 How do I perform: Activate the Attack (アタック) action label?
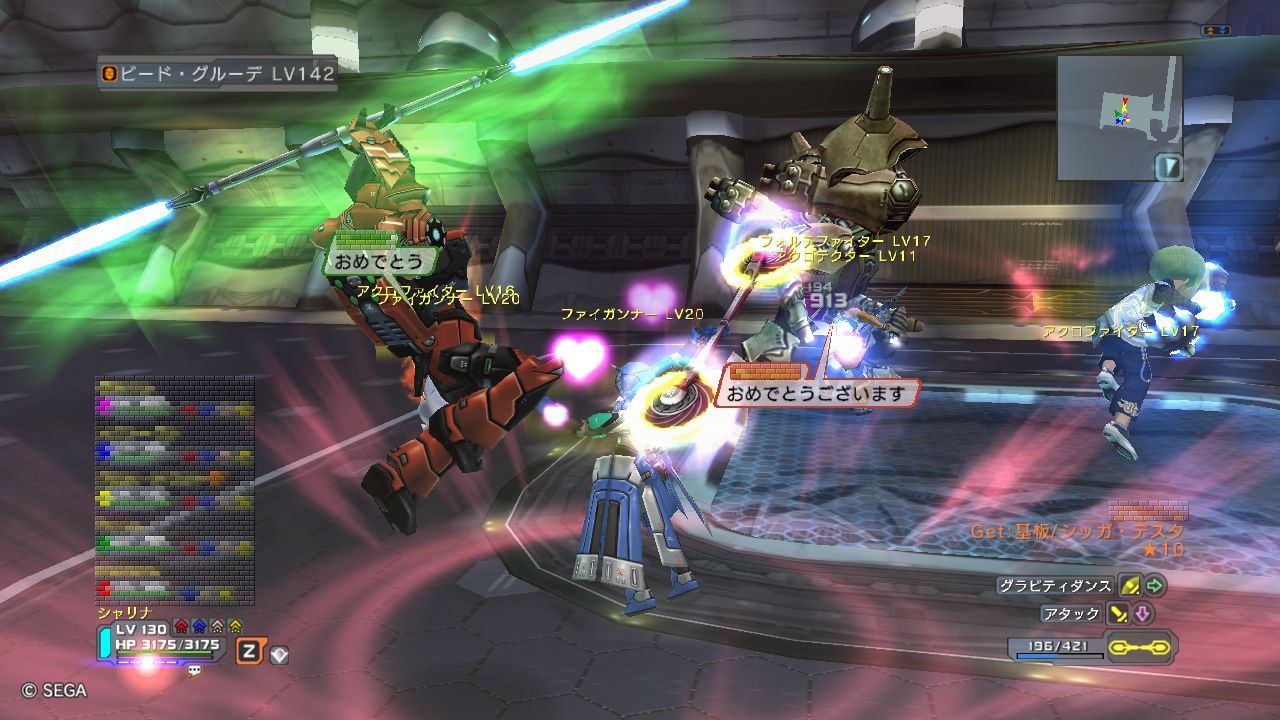pos(1071,614)
